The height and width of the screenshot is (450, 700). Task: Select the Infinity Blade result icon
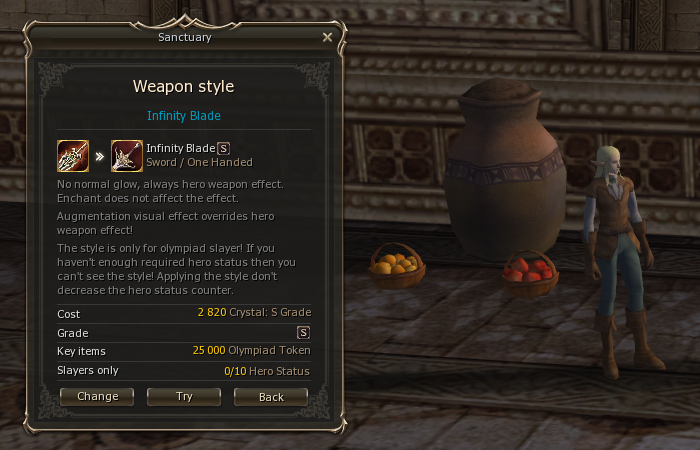127,156
